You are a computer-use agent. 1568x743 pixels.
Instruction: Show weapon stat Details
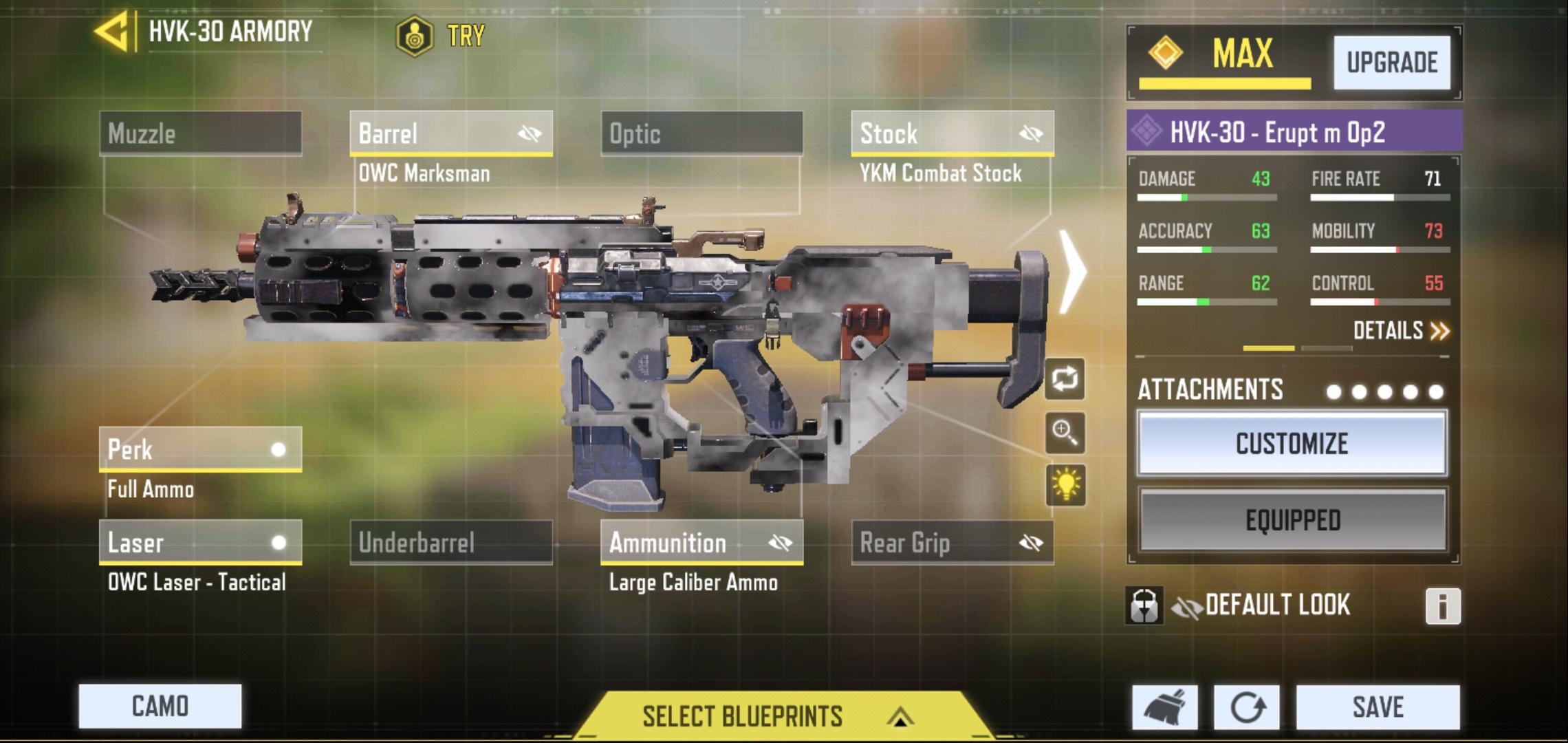(1400, 331)
